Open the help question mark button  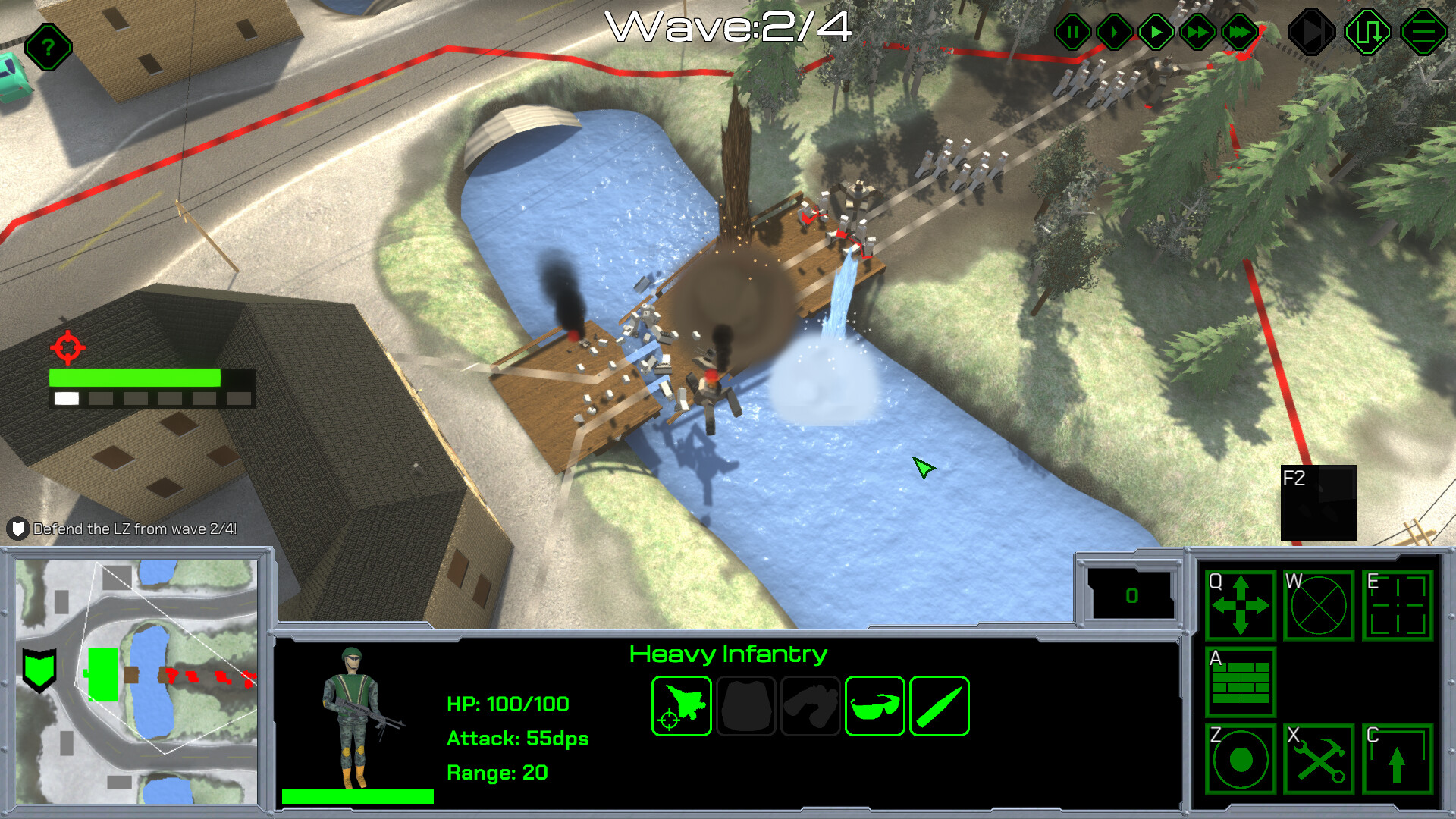pyautogui.click(x=47, y=47)
